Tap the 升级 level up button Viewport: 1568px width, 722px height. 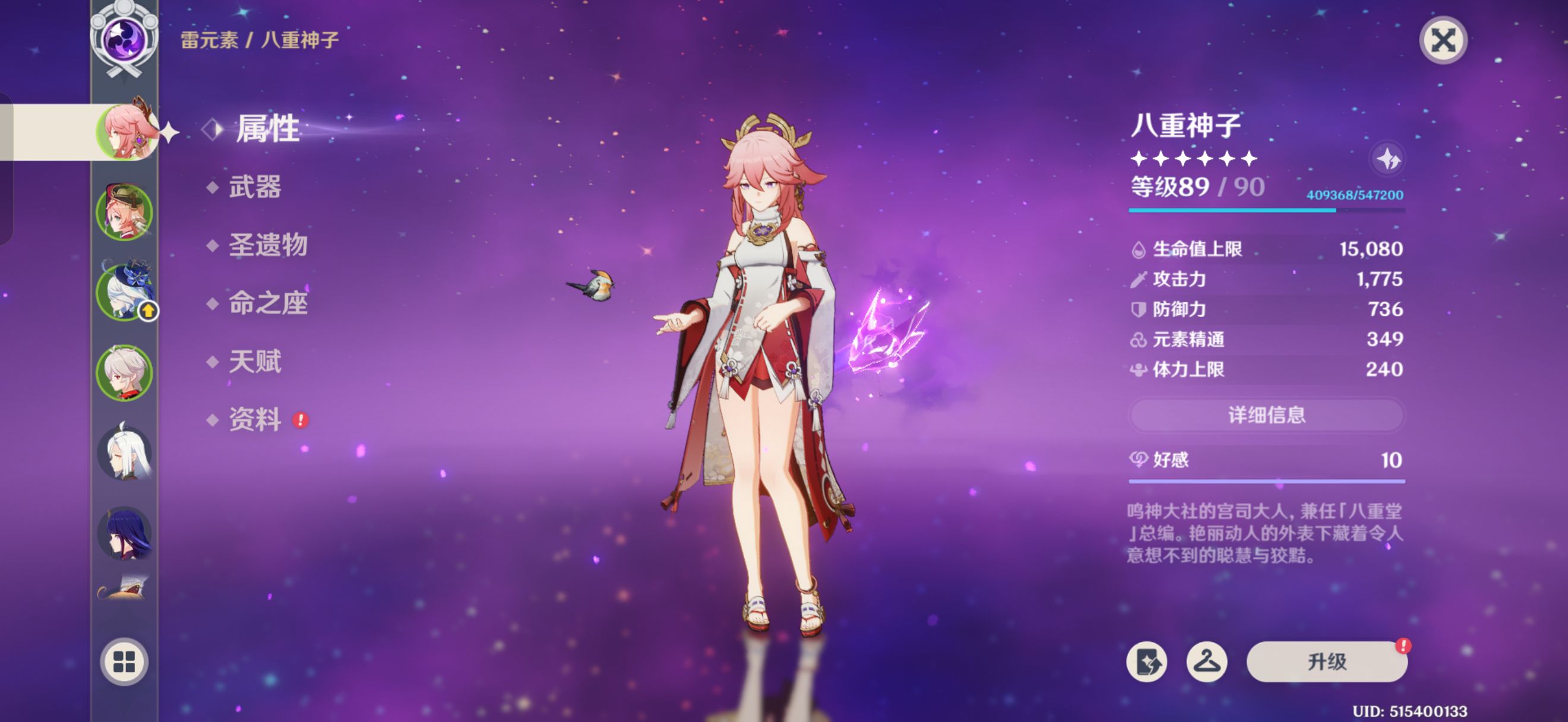[1326, 661]
